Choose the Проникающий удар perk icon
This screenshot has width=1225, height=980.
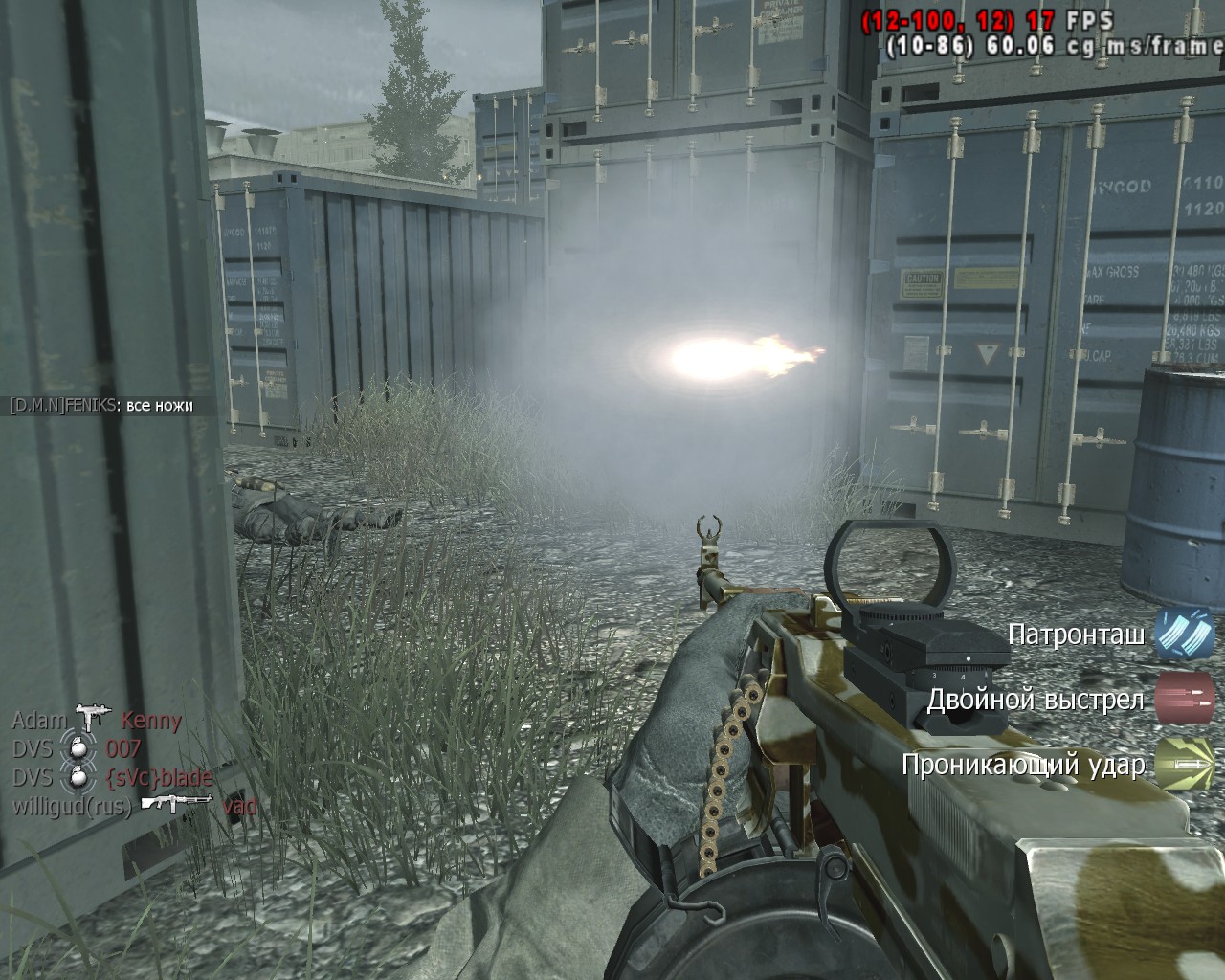(x=1184, y=764)
